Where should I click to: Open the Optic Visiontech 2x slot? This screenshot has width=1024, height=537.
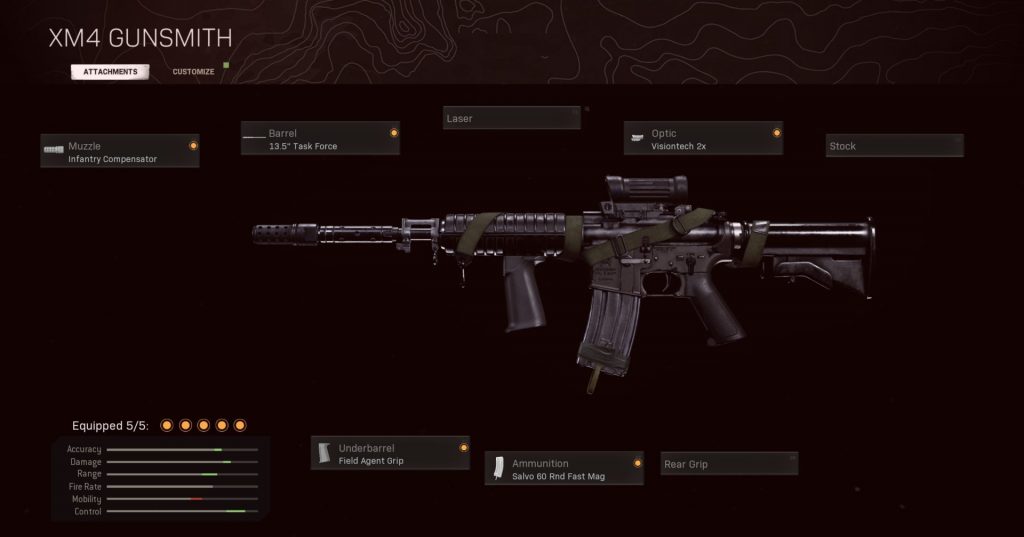pyautogui.click(x=703, y=139)
